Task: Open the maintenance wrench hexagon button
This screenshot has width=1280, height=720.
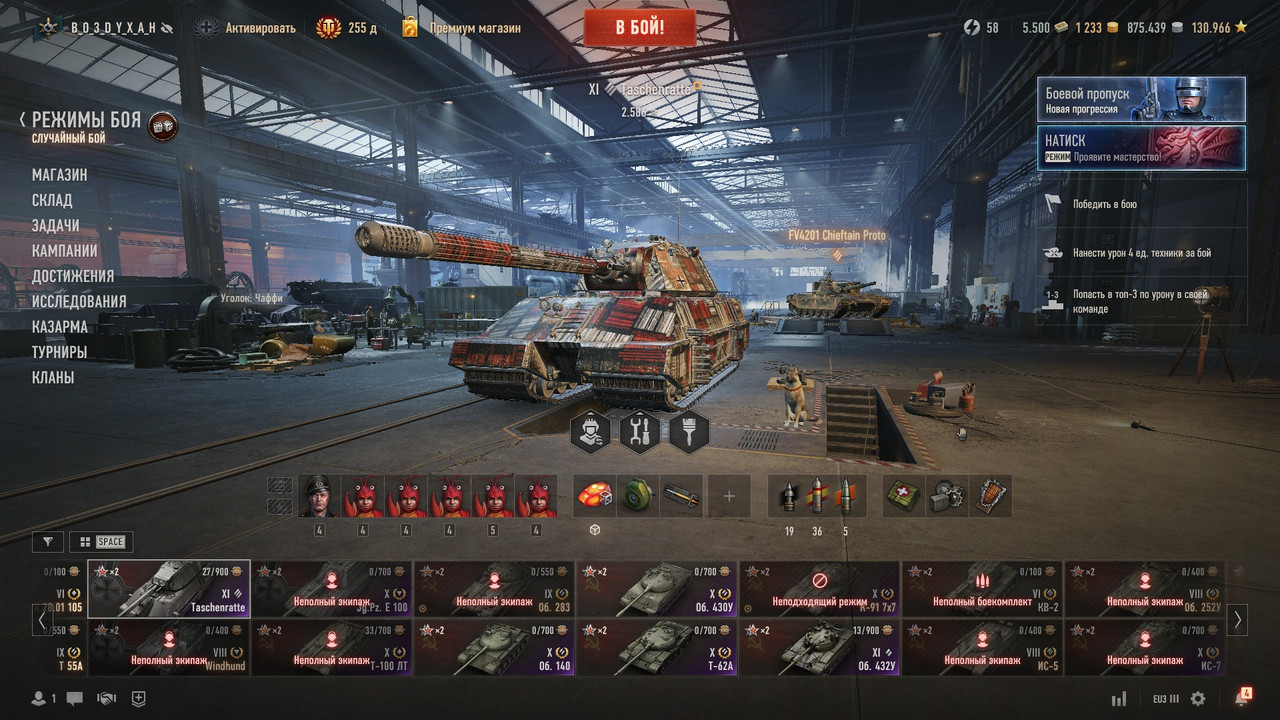Action: point(640,432)
